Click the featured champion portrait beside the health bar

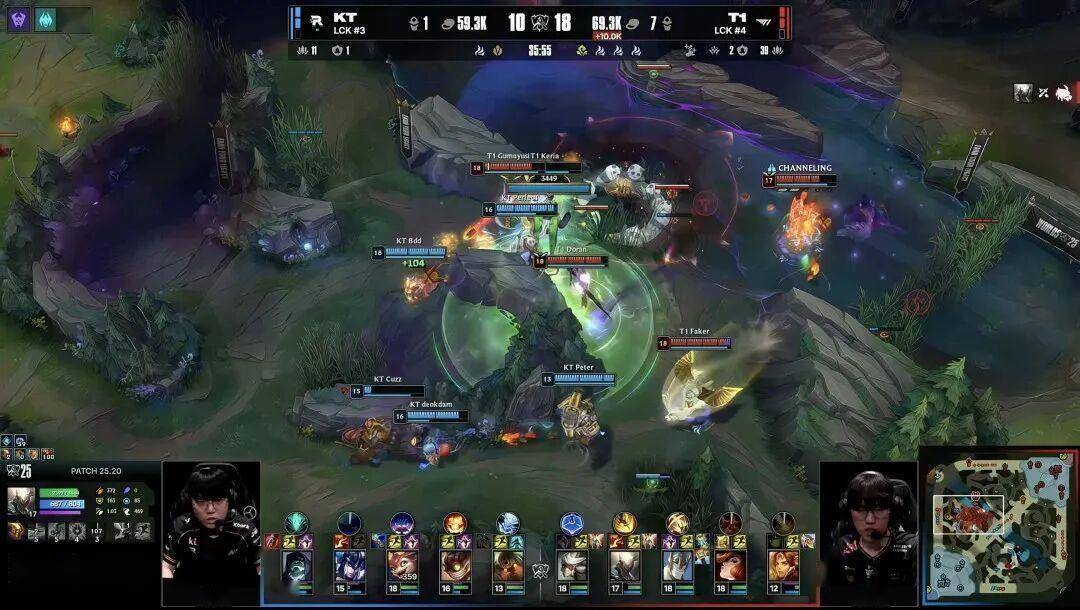tap(21, 499)
